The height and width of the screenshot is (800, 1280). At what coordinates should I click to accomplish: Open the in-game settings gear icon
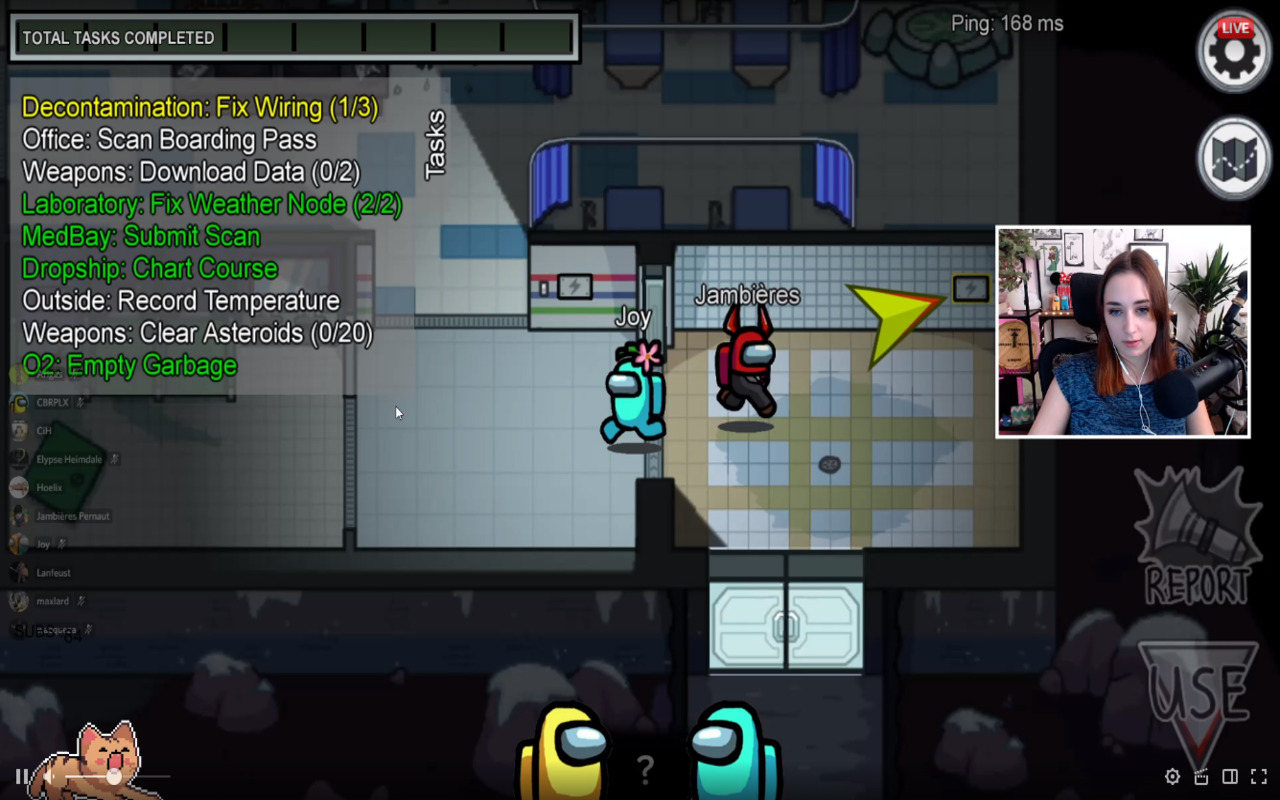click(1233, 51)
